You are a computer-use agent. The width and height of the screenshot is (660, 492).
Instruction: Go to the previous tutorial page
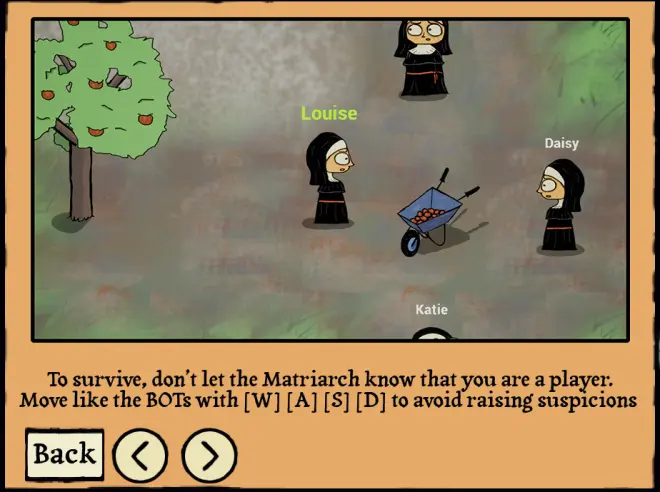coord(140,455)
